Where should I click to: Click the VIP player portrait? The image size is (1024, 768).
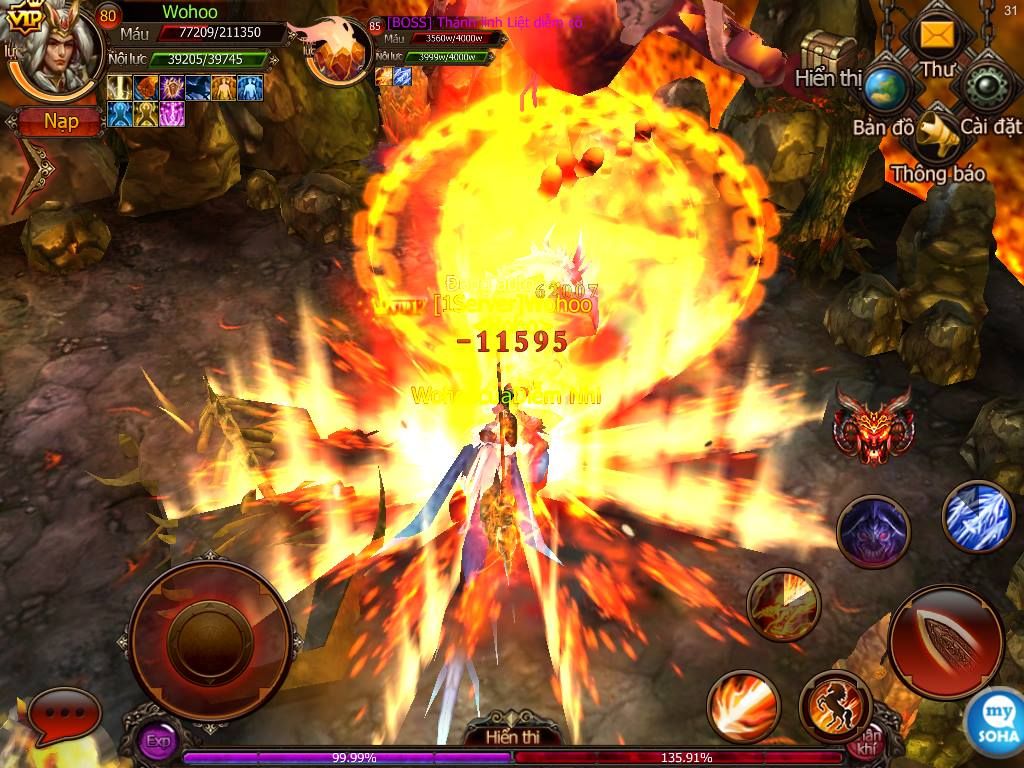(58, 50)
